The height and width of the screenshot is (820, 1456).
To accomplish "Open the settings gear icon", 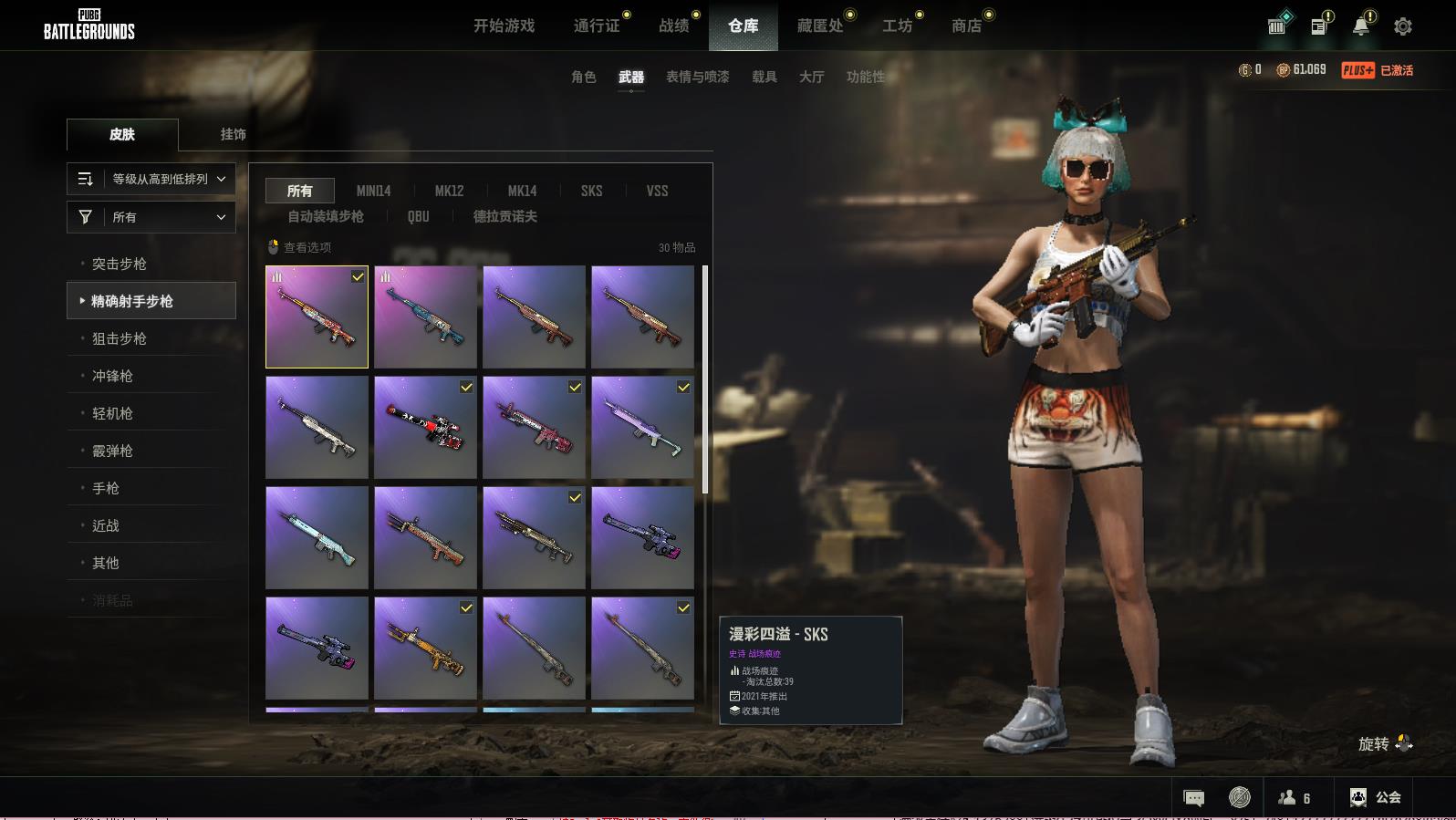I will pyautogui.click(x=1402, y=26).
